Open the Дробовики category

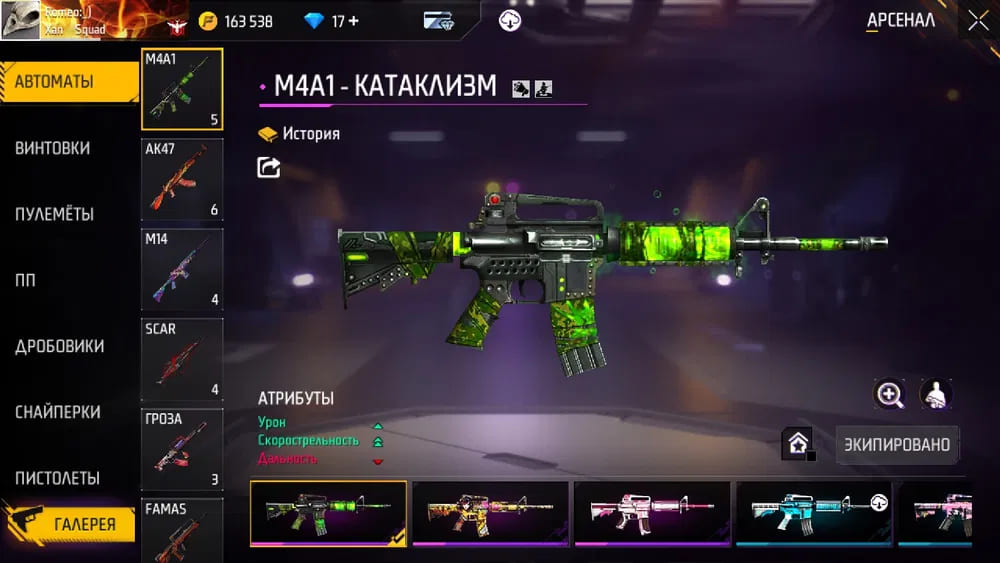tap(60, 346)
